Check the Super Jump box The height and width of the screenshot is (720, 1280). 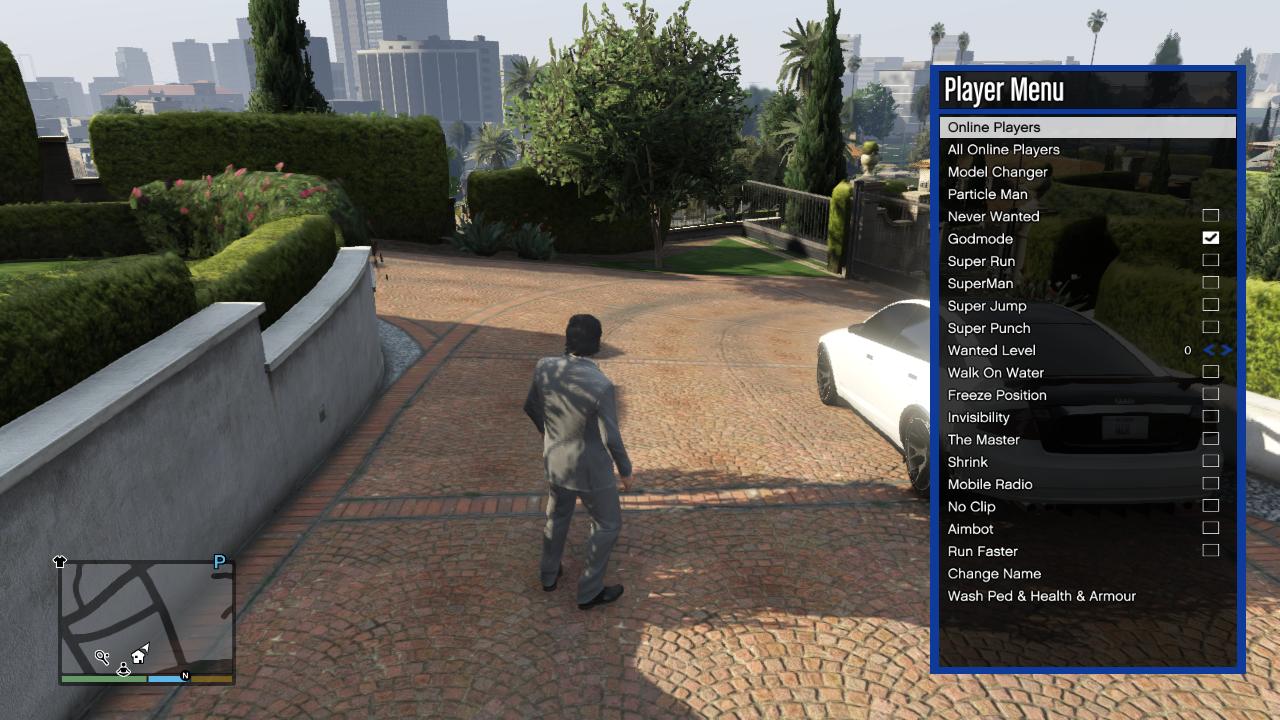pyautogui.click(x=1210, y=305)
